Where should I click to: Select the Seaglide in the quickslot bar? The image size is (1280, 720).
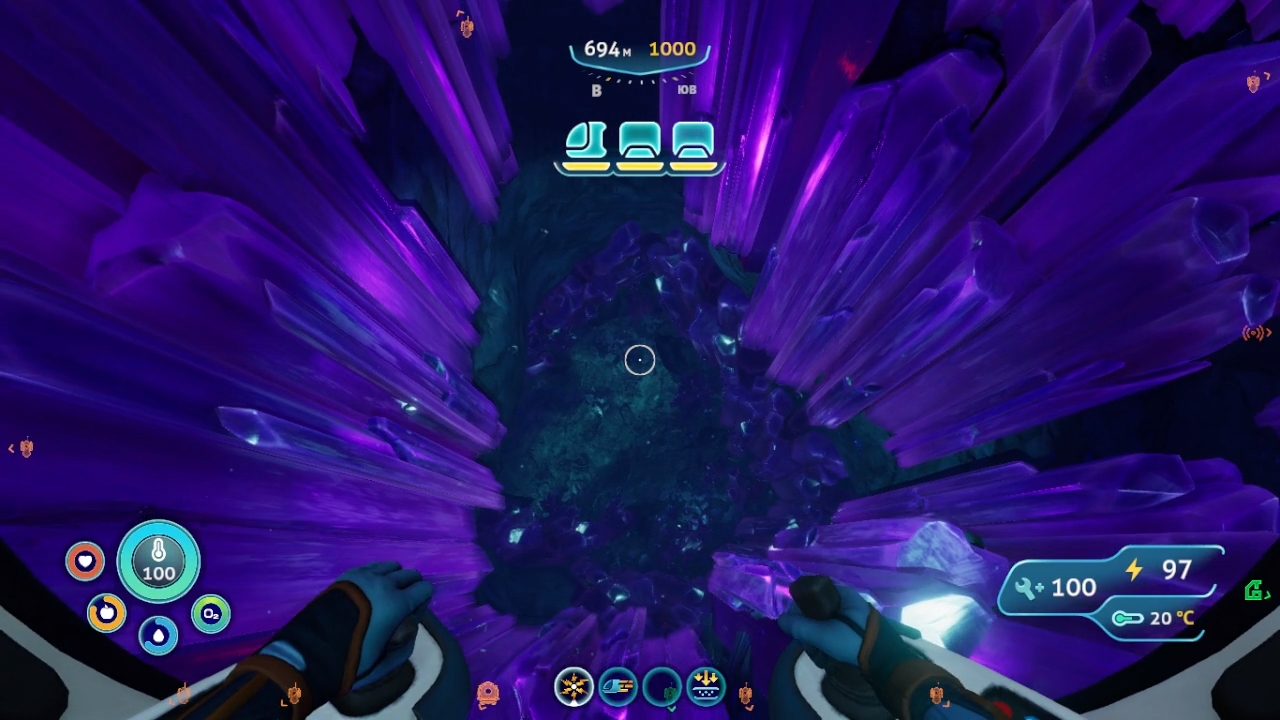(x=619, y=687)
